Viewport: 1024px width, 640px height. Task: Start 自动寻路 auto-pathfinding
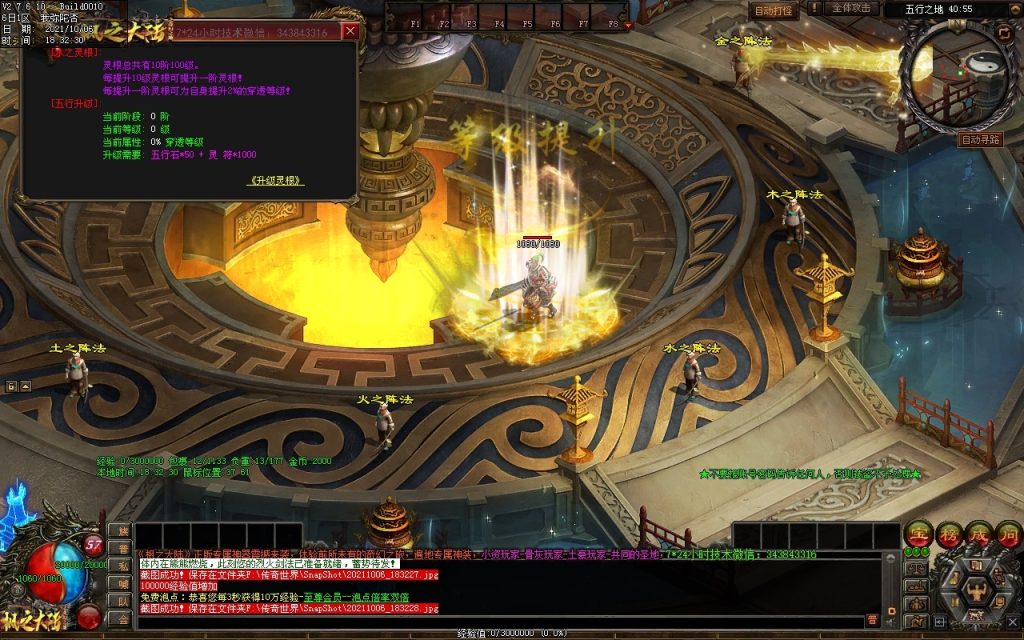click(x=980, y=140)
